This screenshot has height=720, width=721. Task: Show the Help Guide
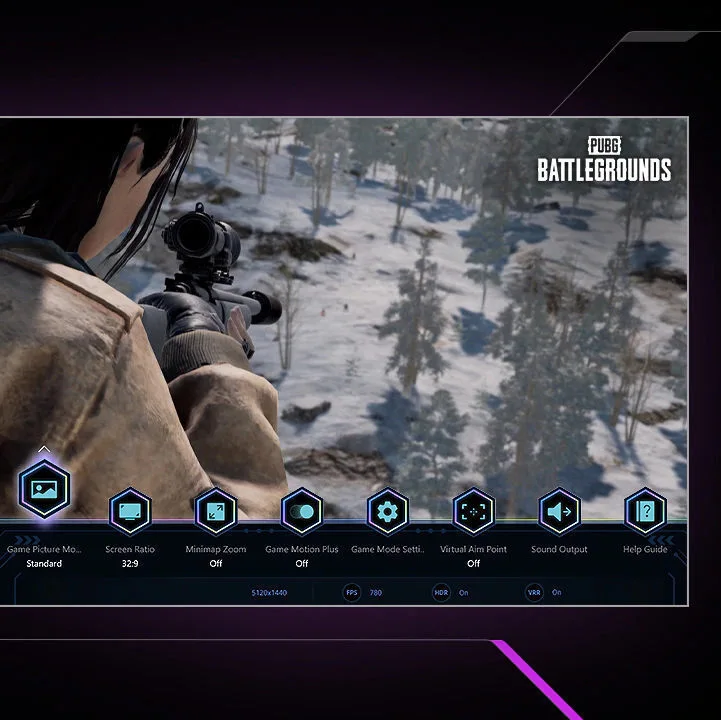pos(645,512)
